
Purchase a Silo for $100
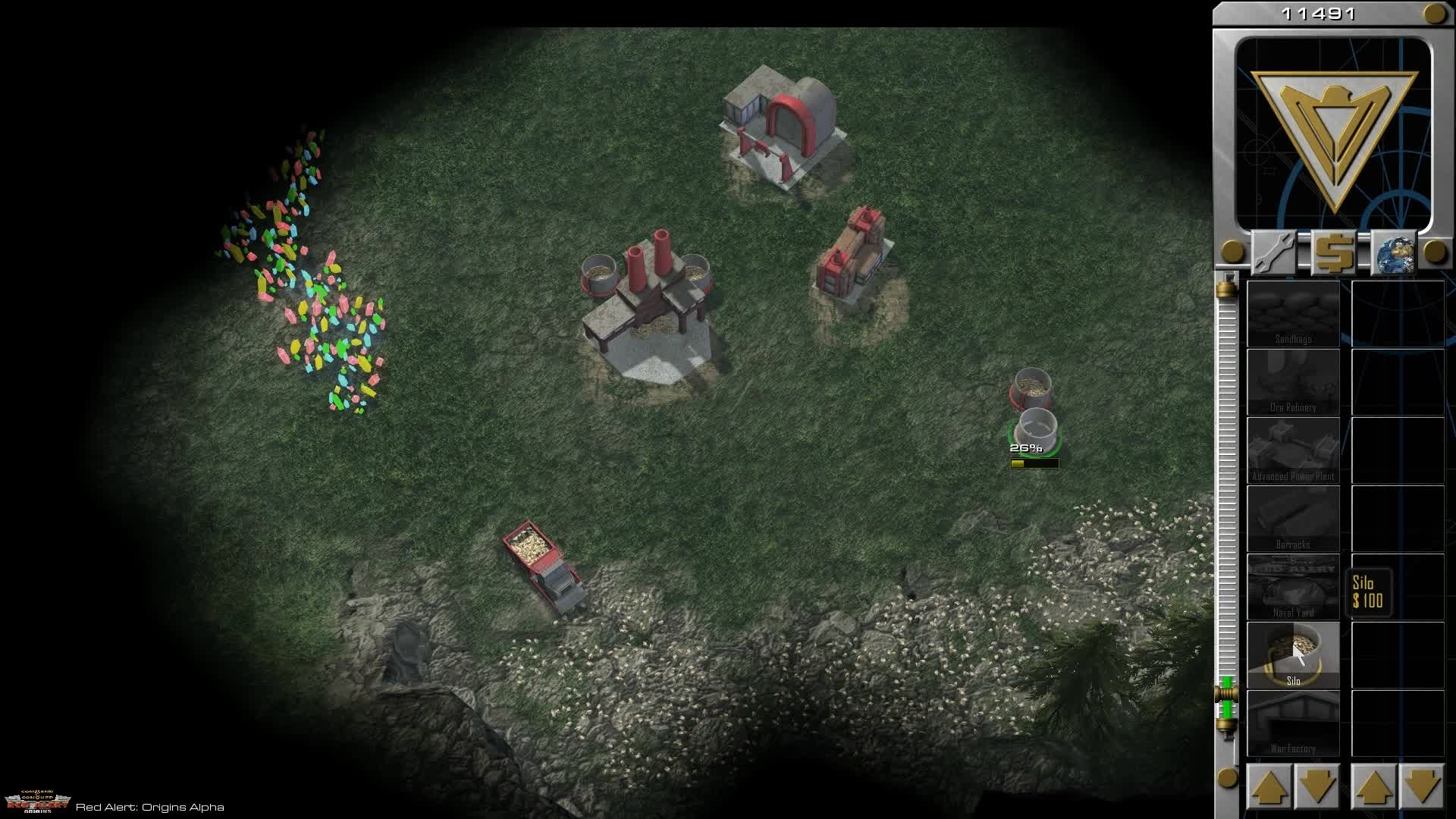coord(1293,654)
